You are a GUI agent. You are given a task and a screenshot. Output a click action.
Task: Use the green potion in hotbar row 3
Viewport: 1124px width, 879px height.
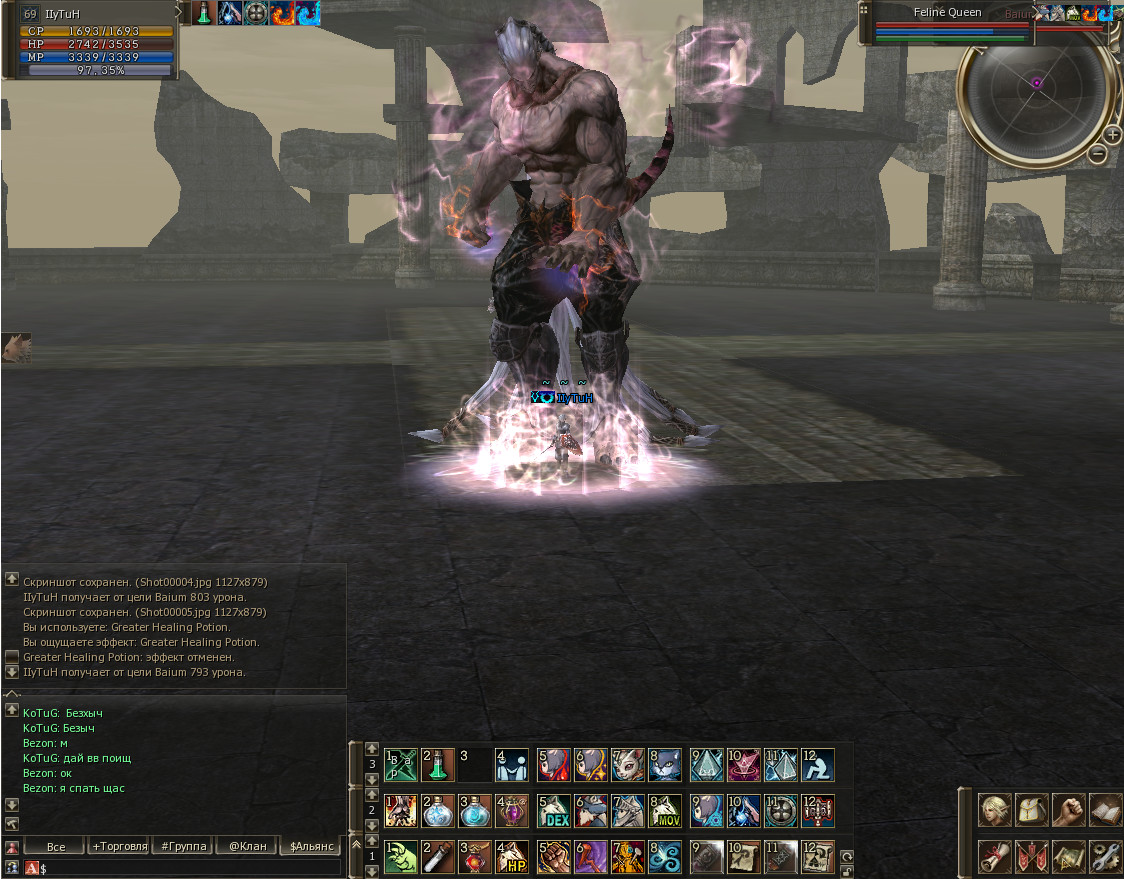pos(438,765)
